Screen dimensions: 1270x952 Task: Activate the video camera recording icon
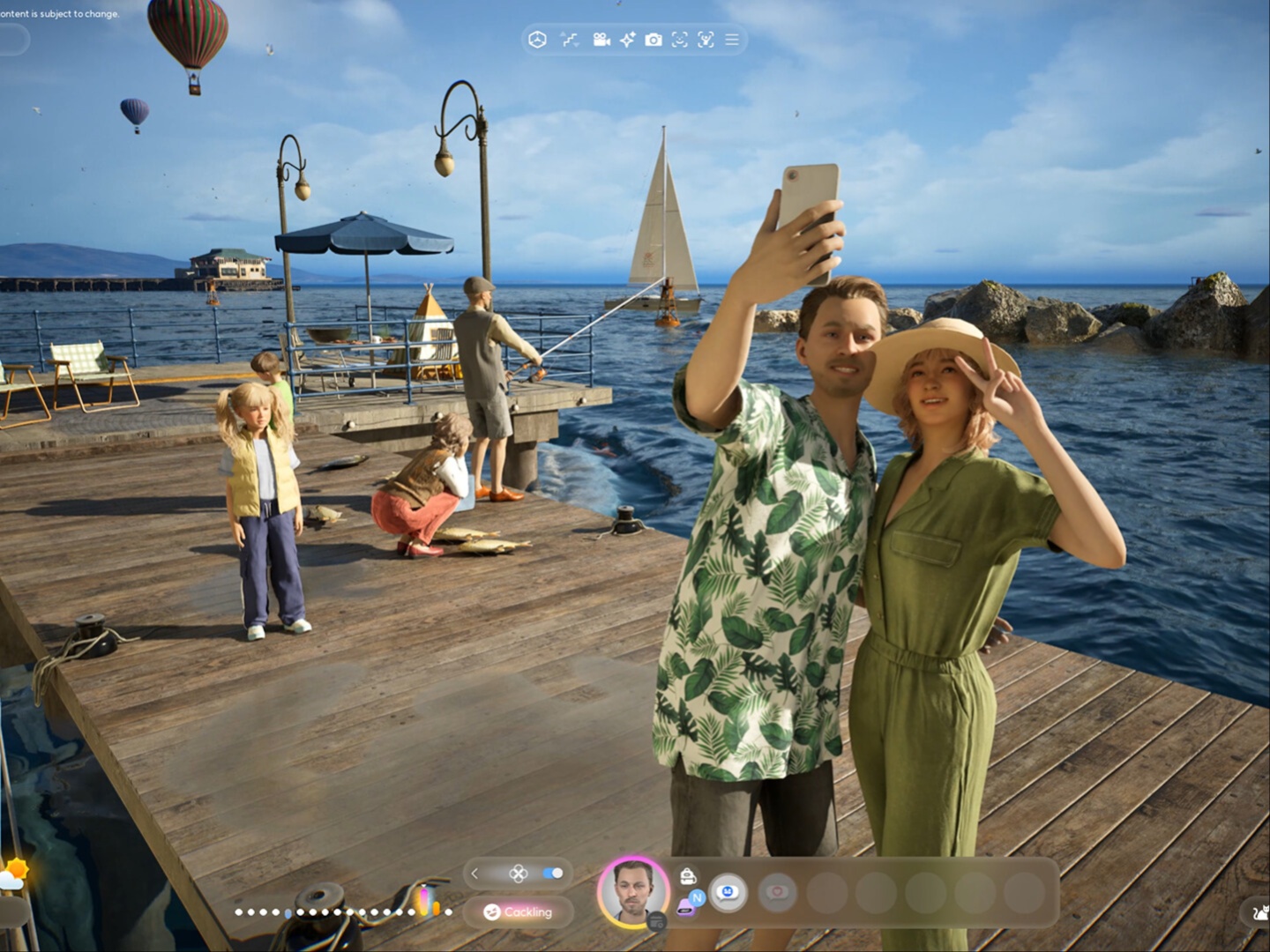(x=601, y=40)
